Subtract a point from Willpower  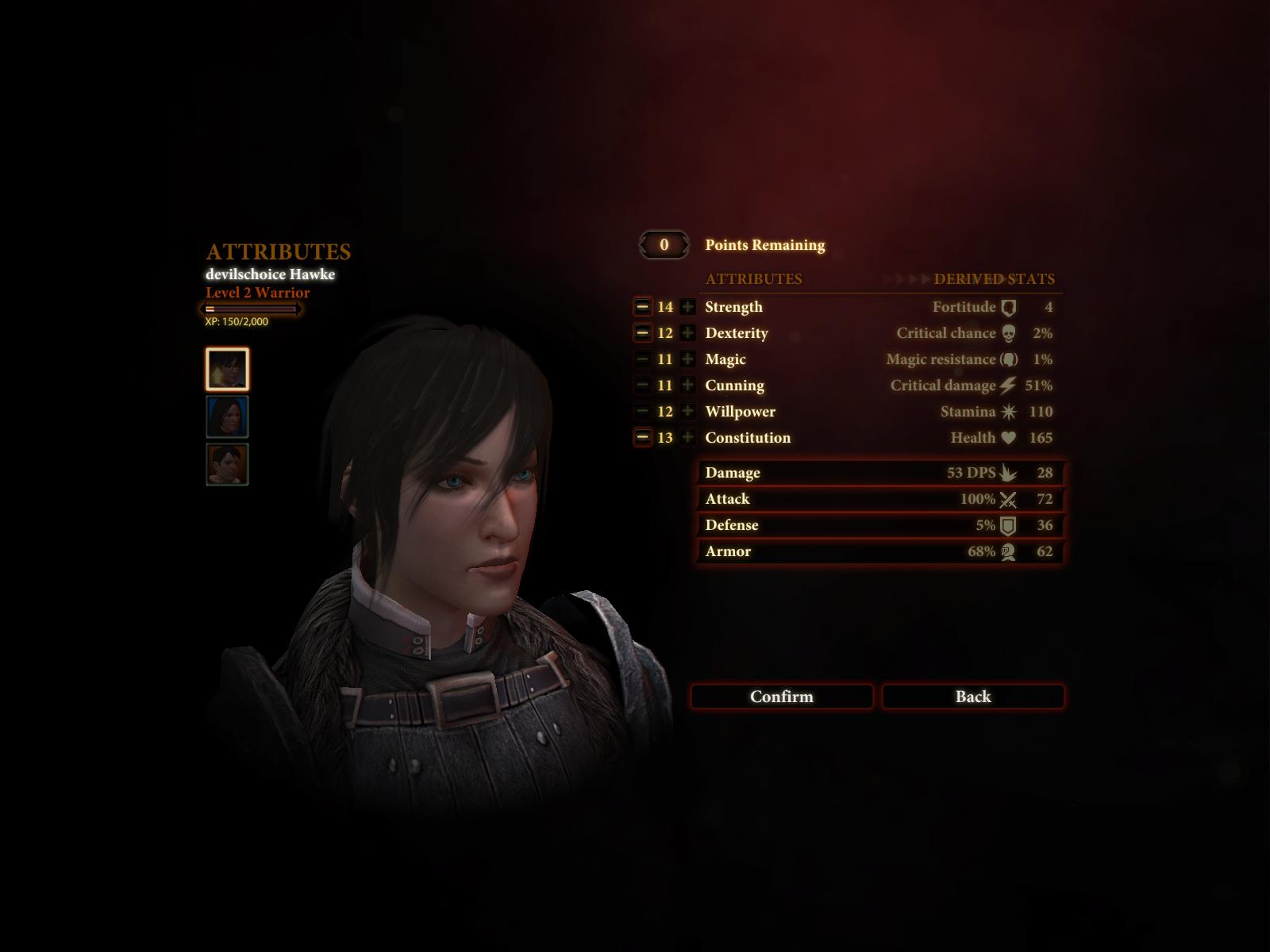[x=642, y=412]
